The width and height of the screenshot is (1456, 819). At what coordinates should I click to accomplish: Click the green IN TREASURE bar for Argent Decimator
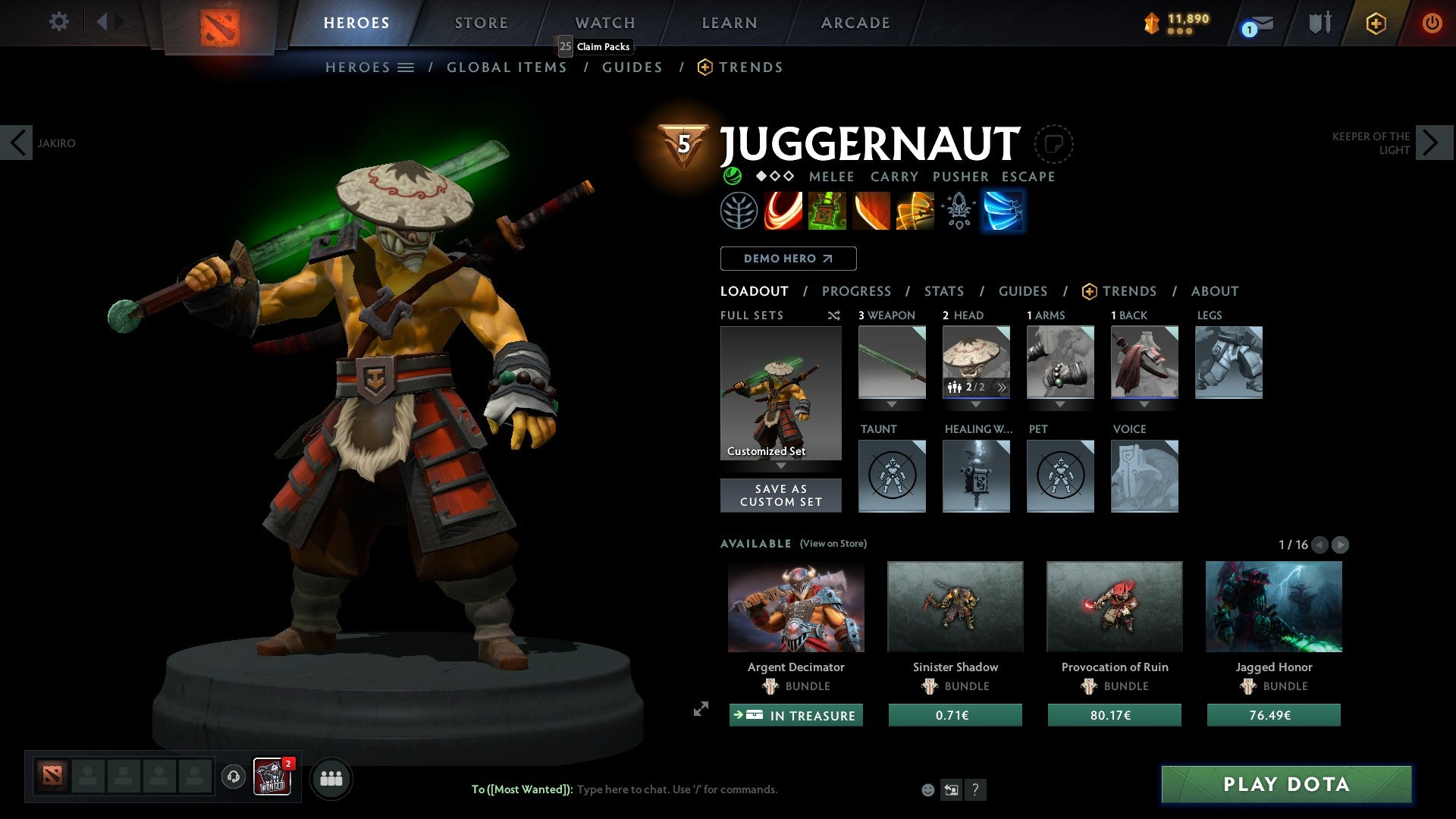[x=795, y=714]
